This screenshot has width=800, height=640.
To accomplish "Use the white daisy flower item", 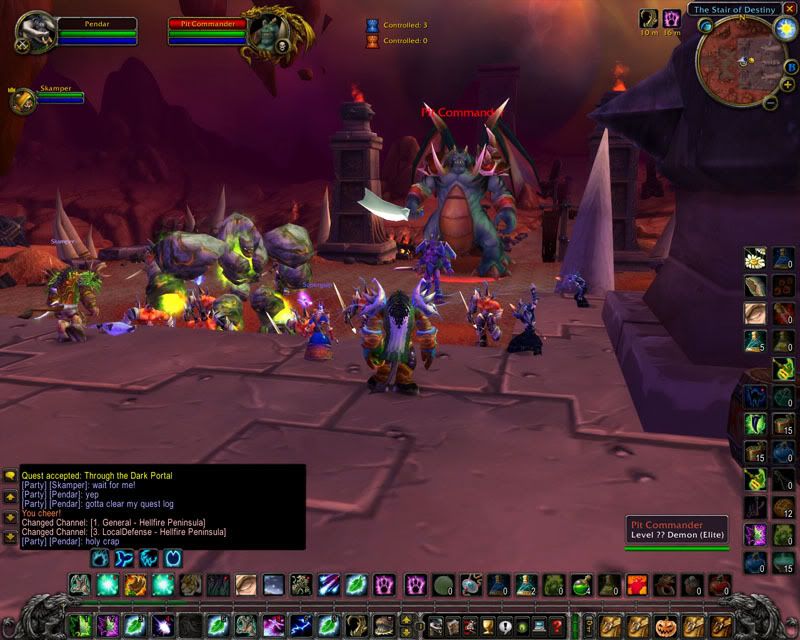I will click(755, 258).
